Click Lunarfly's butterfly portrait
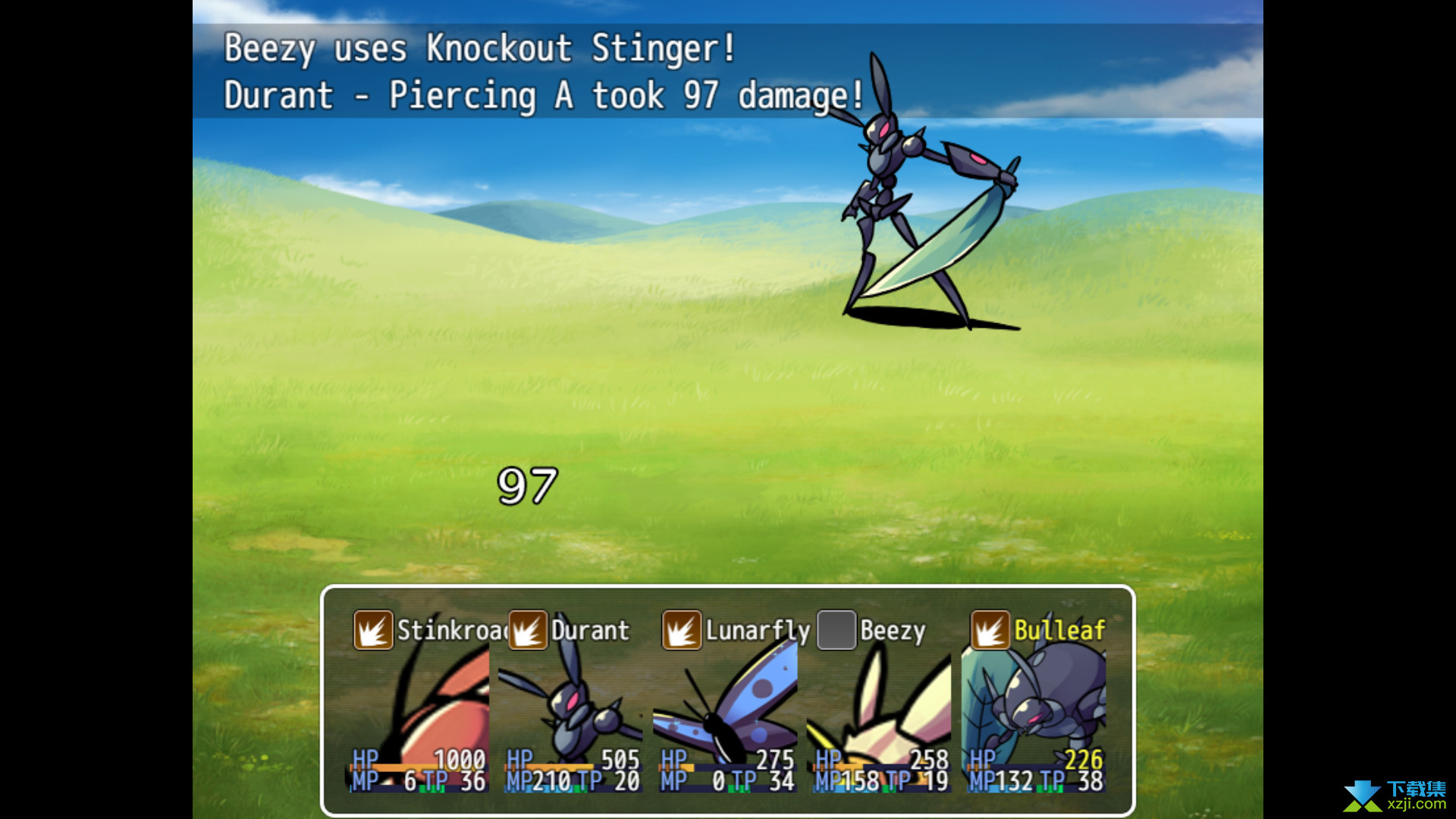 [728, 705]
